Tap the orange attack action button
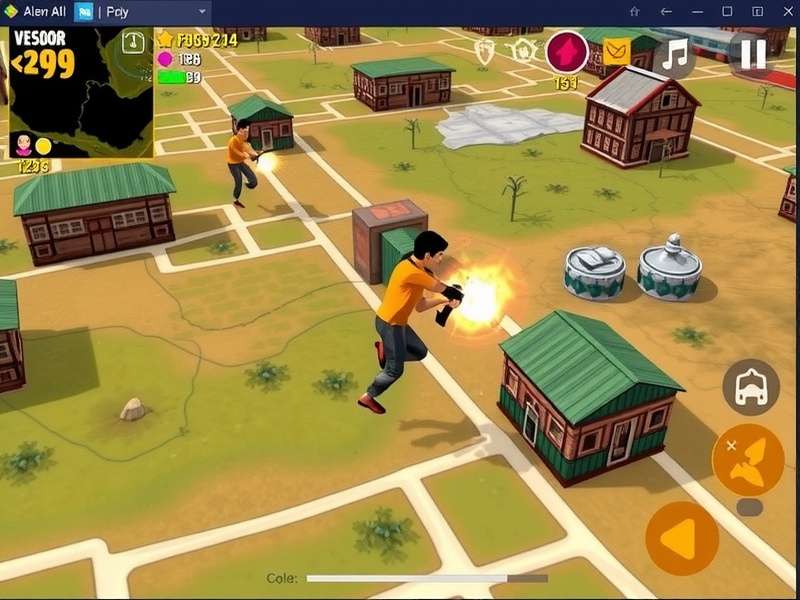800x600 pixels. click(747, 459)
